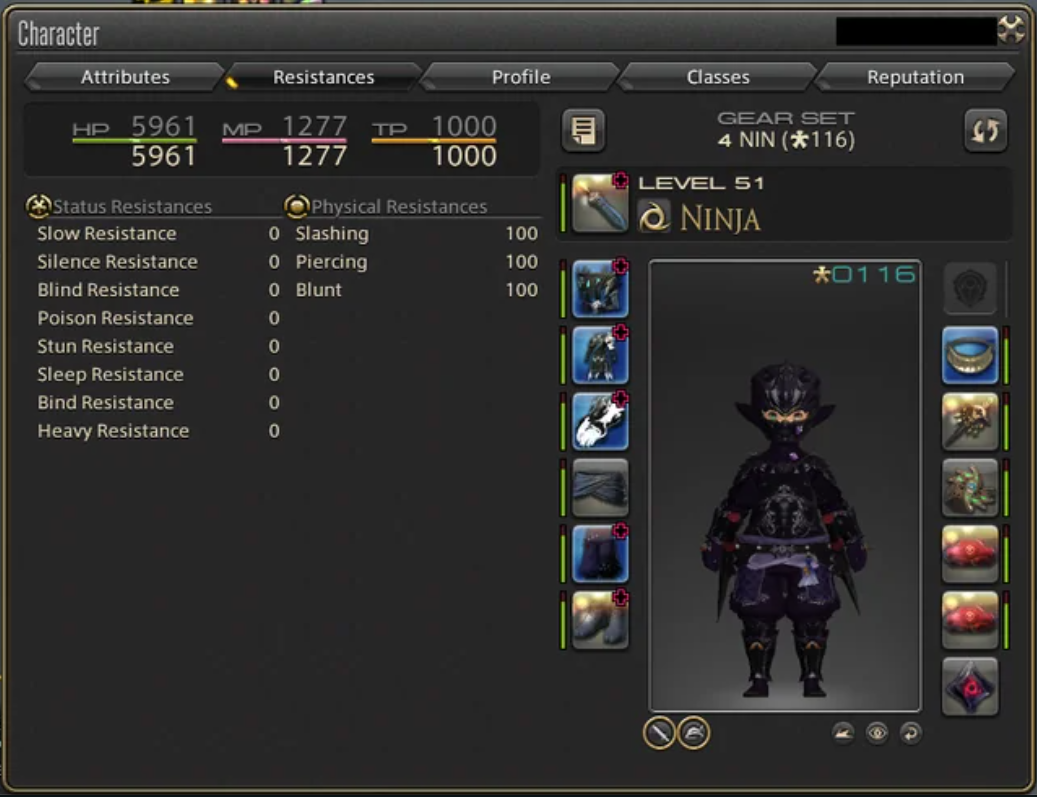Toggle the weapon display sword button
Screen dimensions: 1037x797
pyautogui.click(x=659, y=734)
